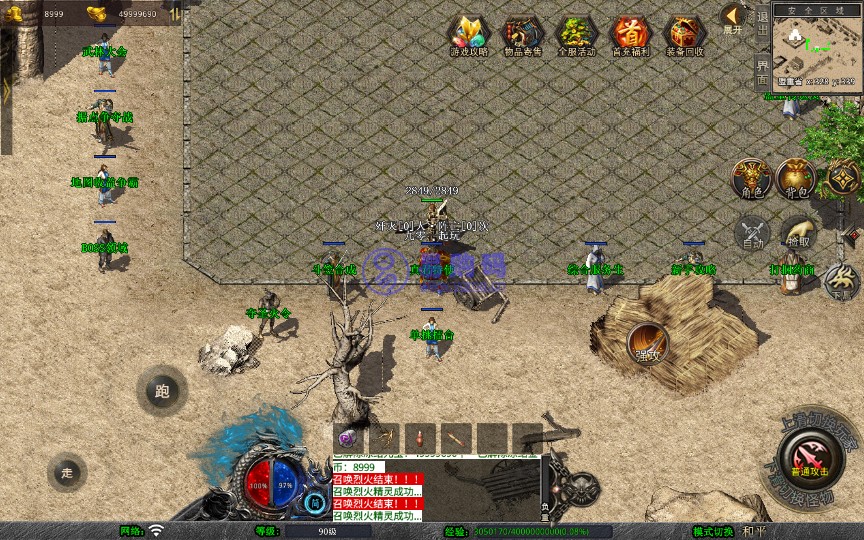Tap the 拾取 pick-up hand button
Viewport: 864px width, 540px height.
click(797, 232)
